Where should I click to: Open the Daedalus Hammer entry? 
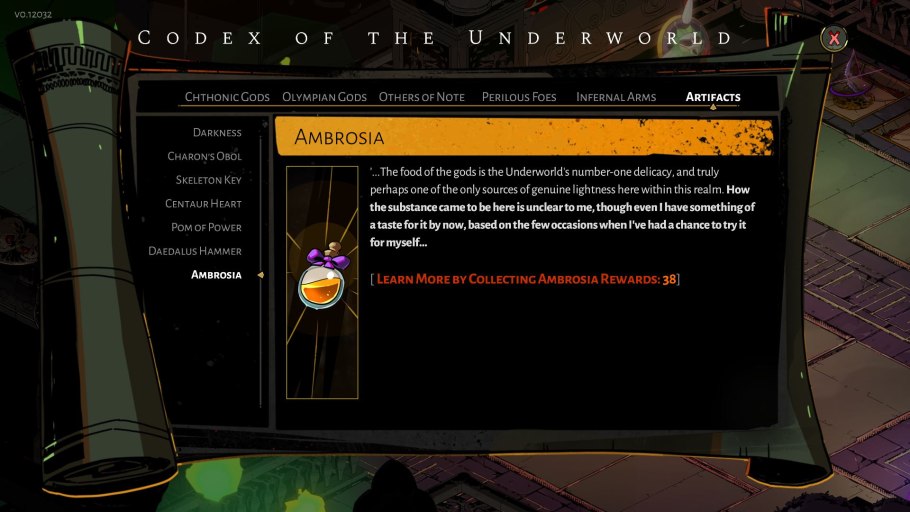click(195, 251)
